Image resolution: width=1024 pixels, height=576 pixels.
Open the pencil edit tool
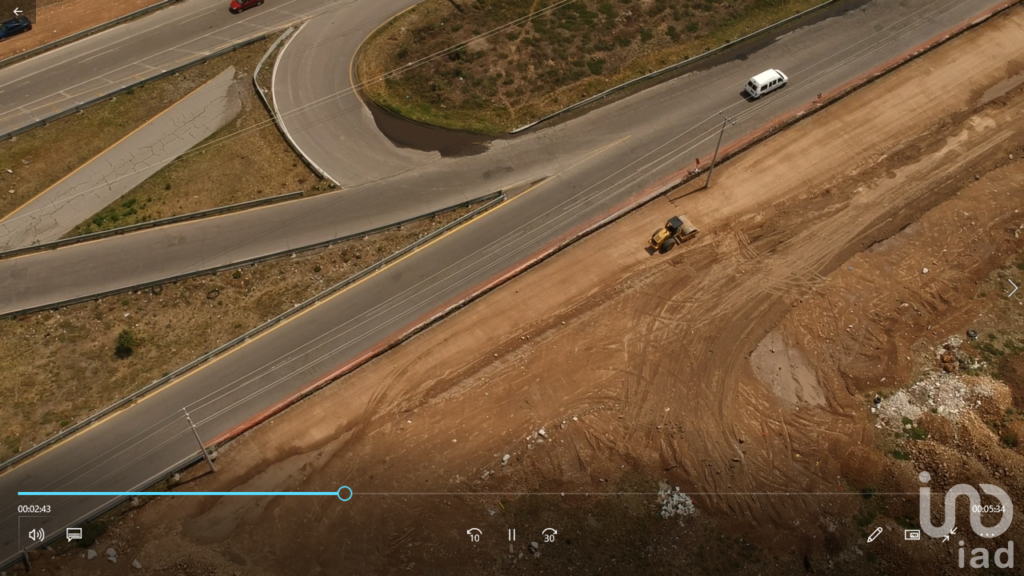[874, 535]
